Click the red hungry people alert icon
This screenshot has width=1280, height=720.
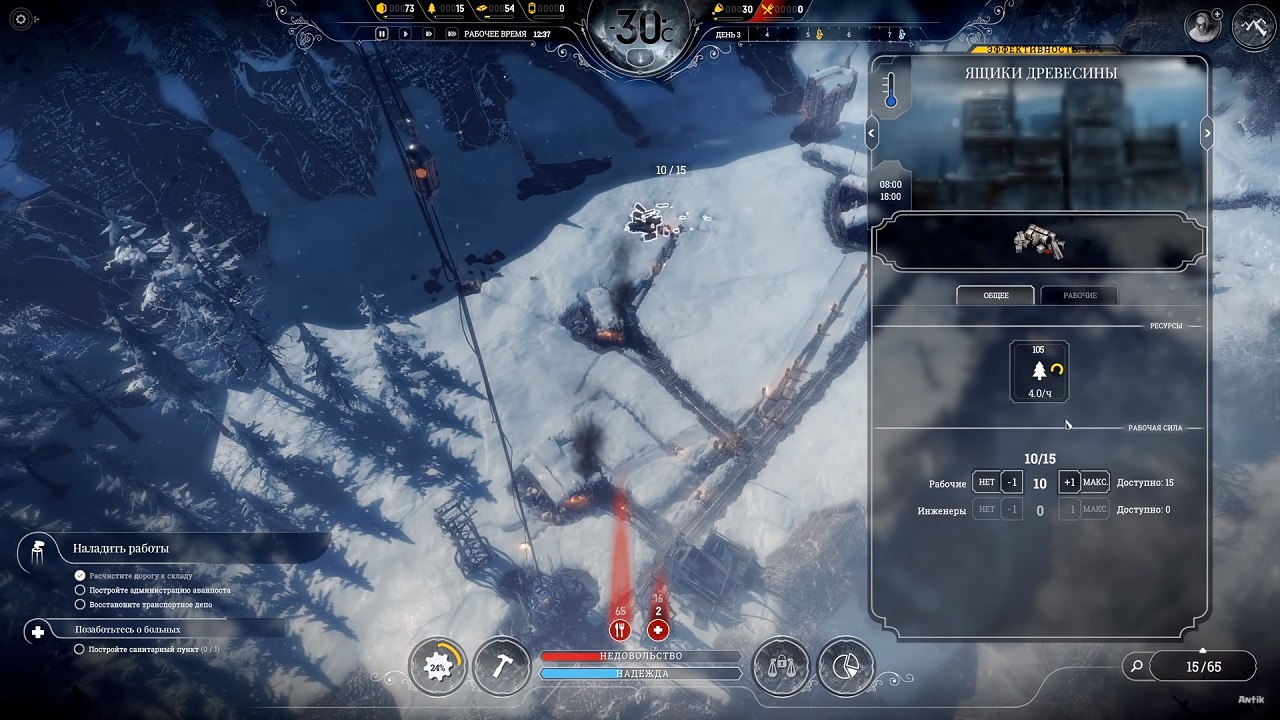point(620,629)
